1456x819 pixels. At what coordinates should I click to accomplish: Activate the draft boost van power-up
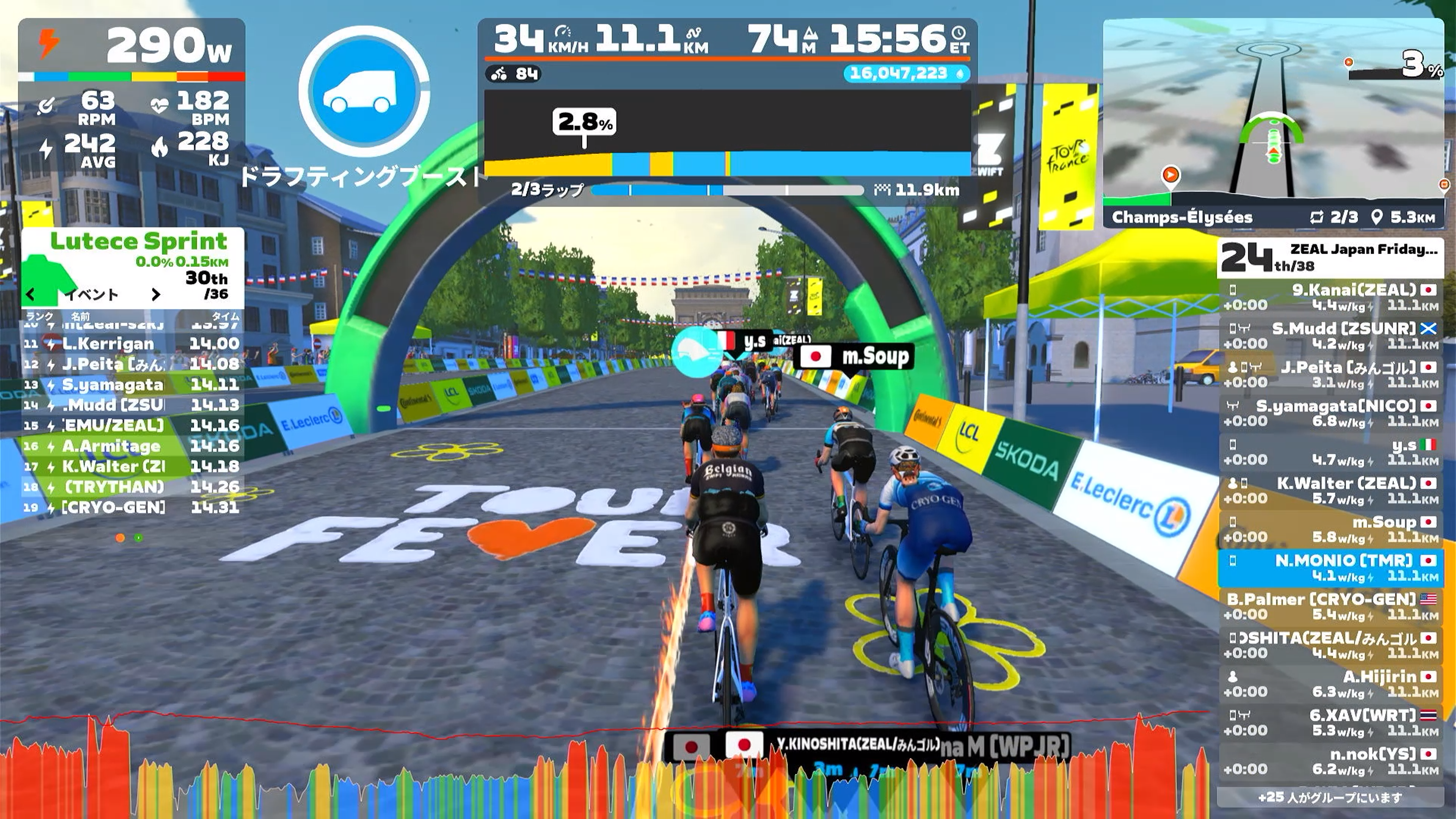[x=364, y=91]
